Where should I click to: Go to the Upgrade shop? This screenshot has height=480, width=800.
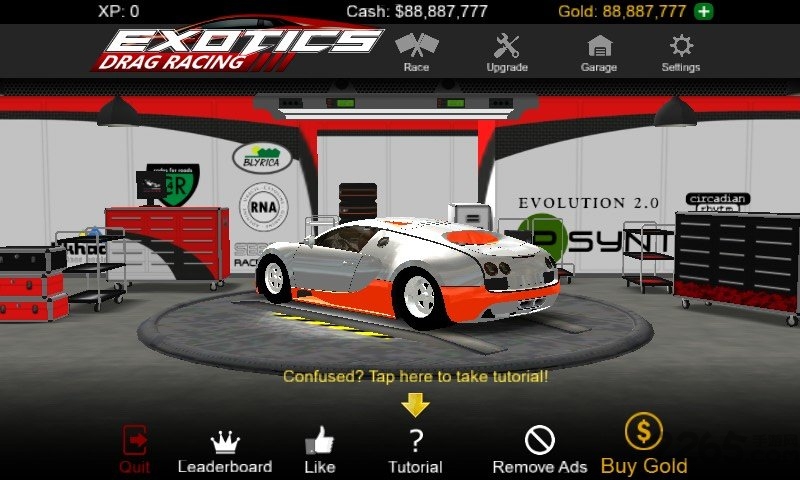coord(507,52)
